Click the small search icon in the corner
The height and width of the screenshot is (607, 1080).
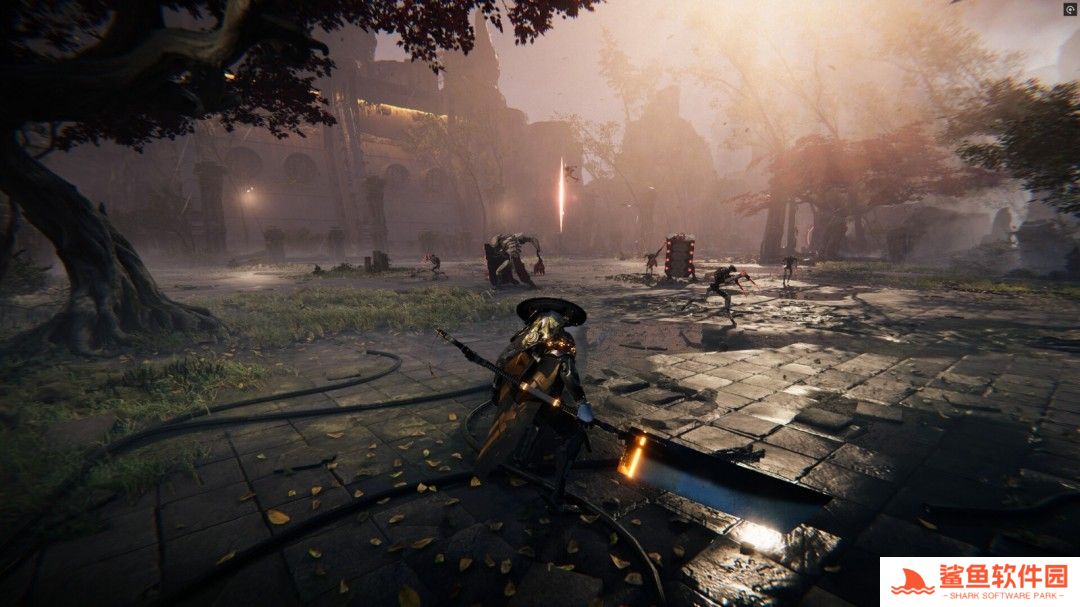pyautogui.click(x=1070, y=9)
